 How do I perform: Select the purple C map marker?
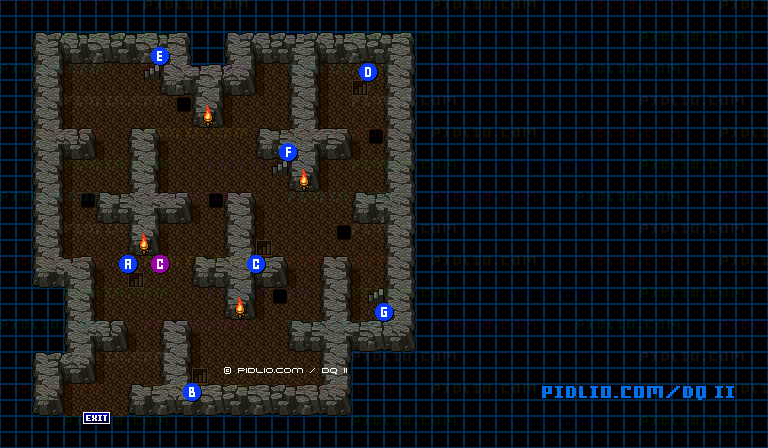pyautogui.click(x=160, y=264)
